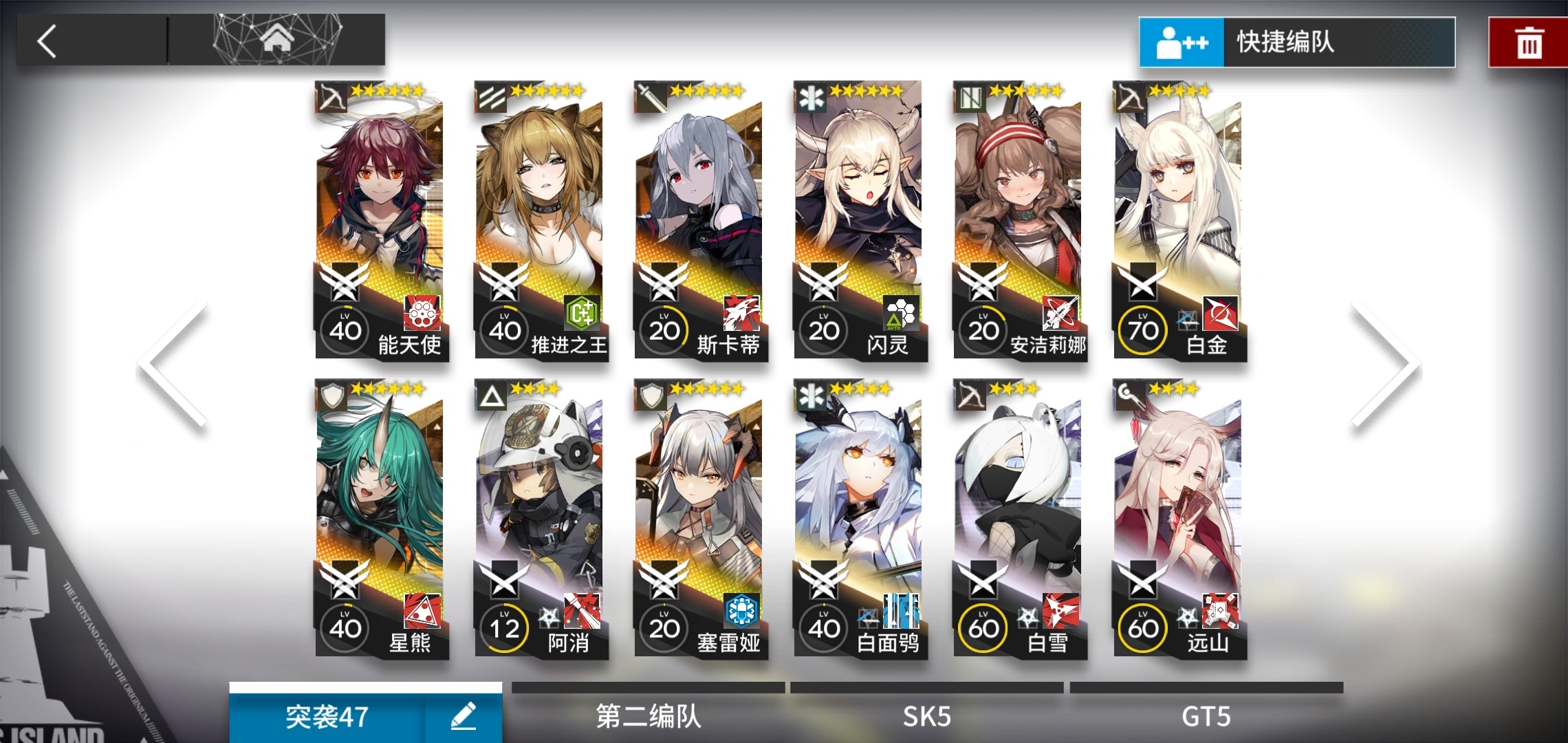Select the 星熊 operator card
This screenshot has height=743, width=1568.
[x=382, y=519]
